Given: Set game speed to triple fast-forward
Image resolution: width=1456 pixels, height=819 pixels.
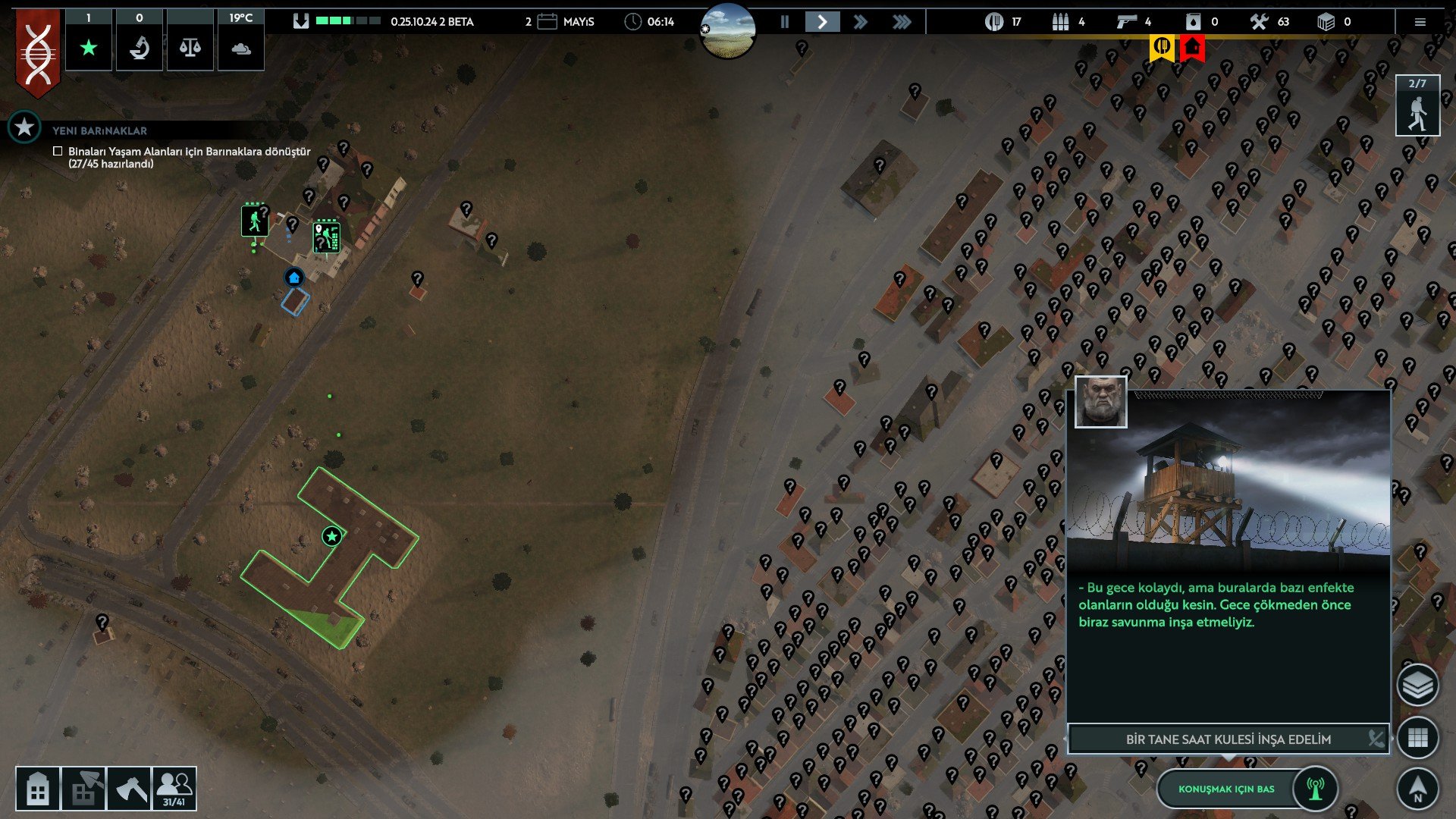Looking at the screenshot, I should pyautogui.click(x=902, y=22).
